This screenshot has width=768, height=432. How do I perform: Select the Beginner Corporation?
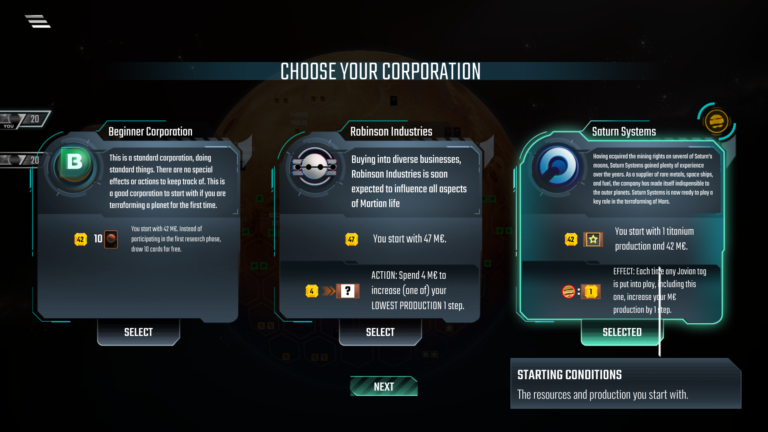click(x=138, y=332)
